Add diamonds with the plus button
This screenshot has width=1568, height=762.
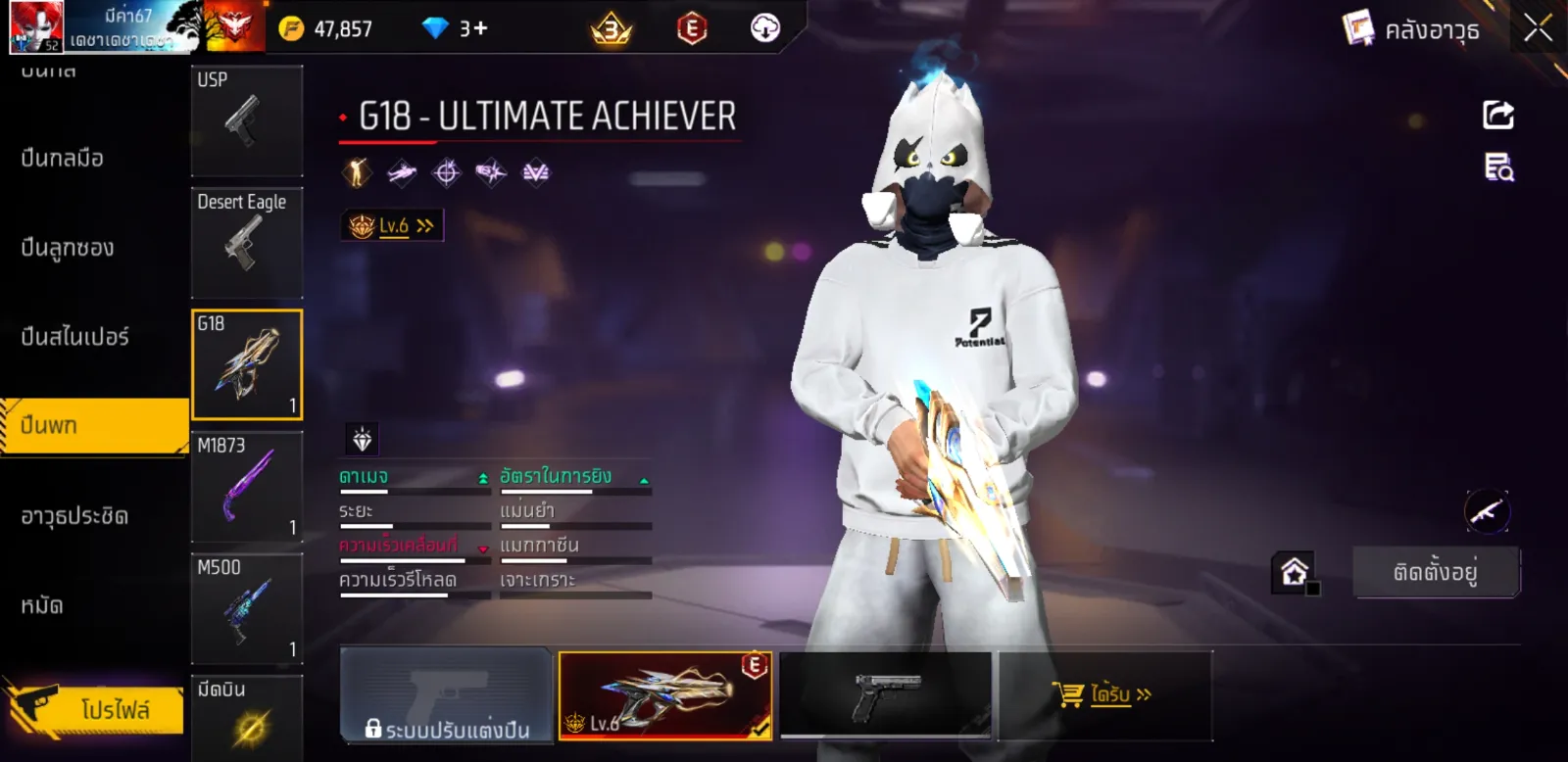click(480, 28)
